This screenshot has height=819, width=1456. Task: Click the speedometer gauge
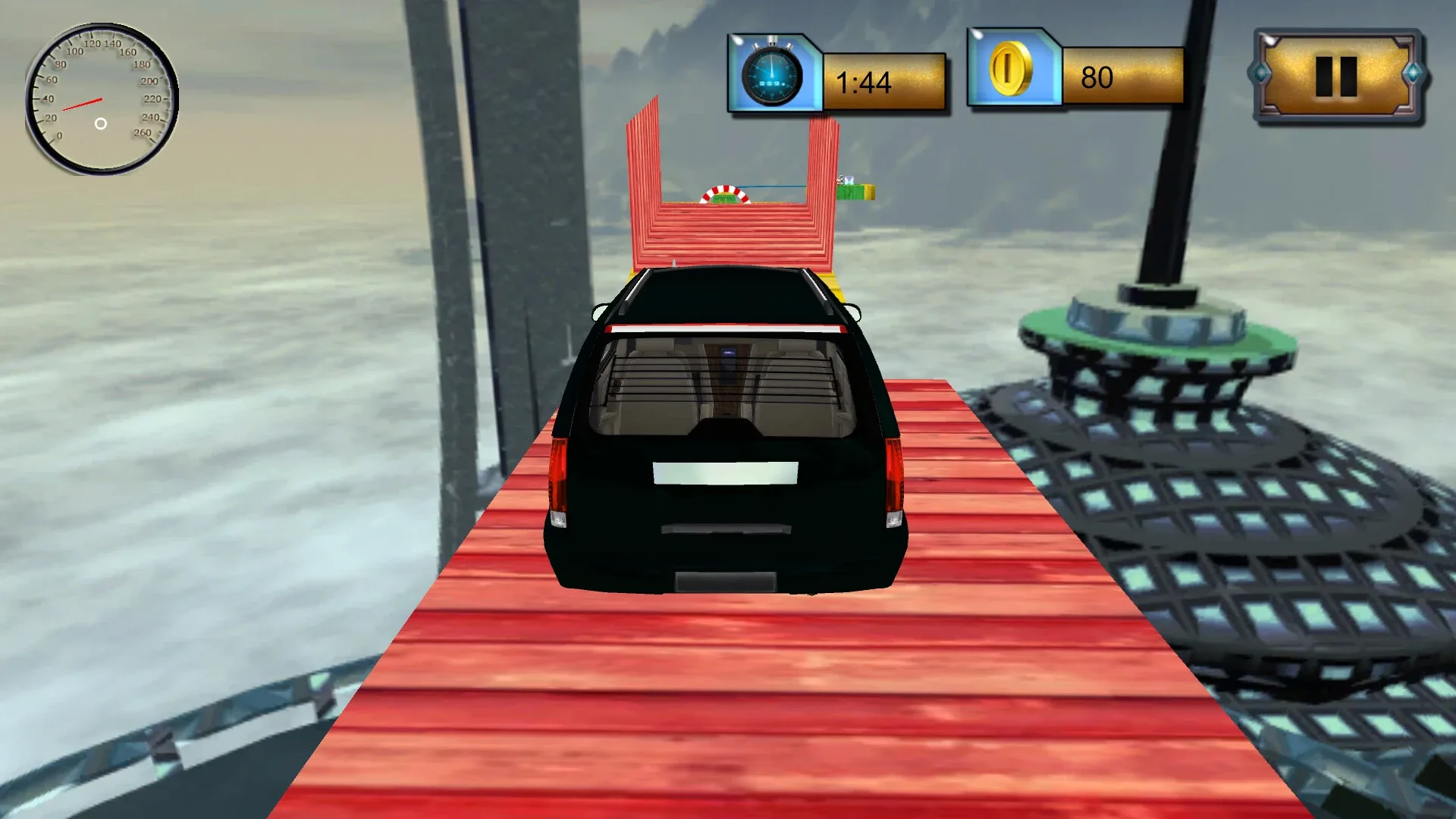pyautogui.click(x=100, y=99)
